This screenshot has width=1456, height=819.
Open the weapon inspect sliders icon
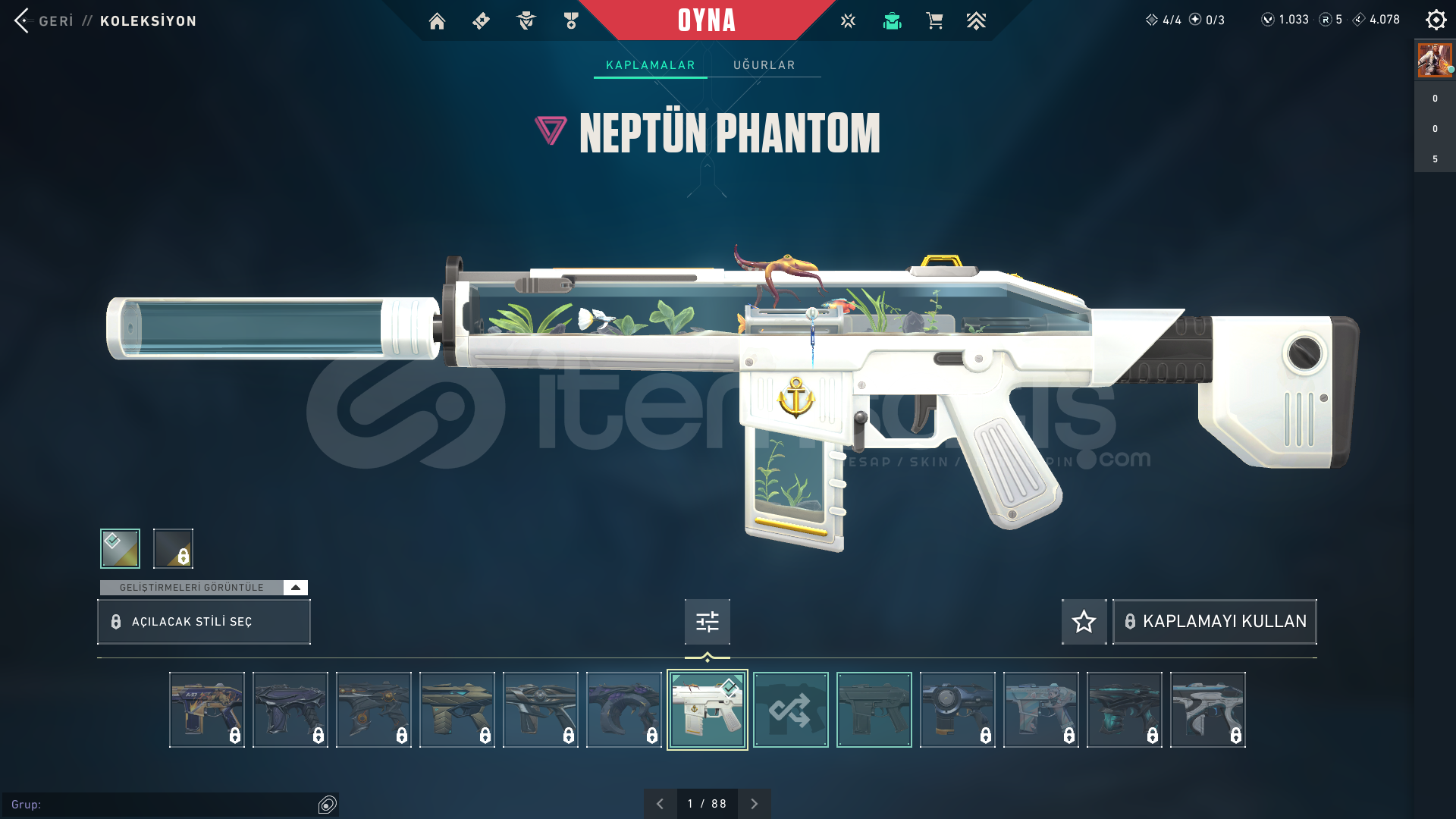pos(706,621)
